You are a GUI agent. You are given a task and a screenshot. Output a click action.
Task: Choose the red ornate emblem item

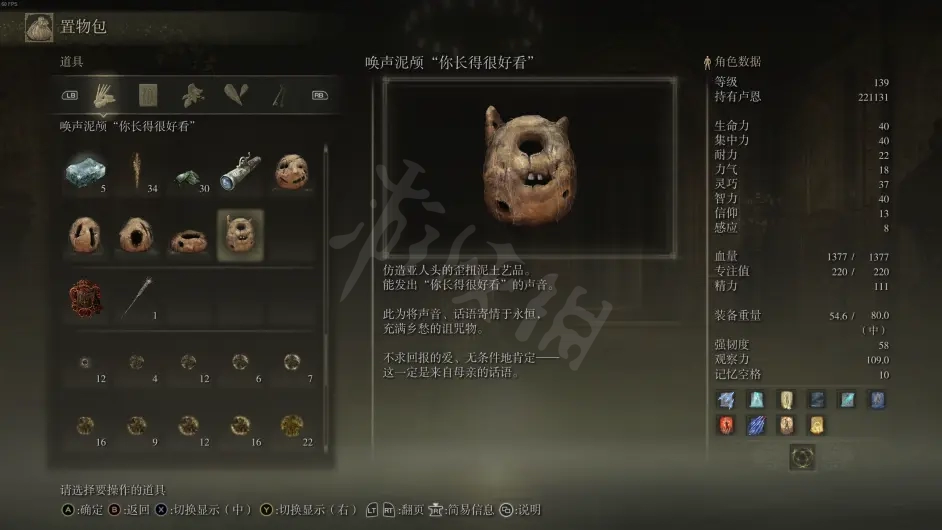click(x=85, y=298)
